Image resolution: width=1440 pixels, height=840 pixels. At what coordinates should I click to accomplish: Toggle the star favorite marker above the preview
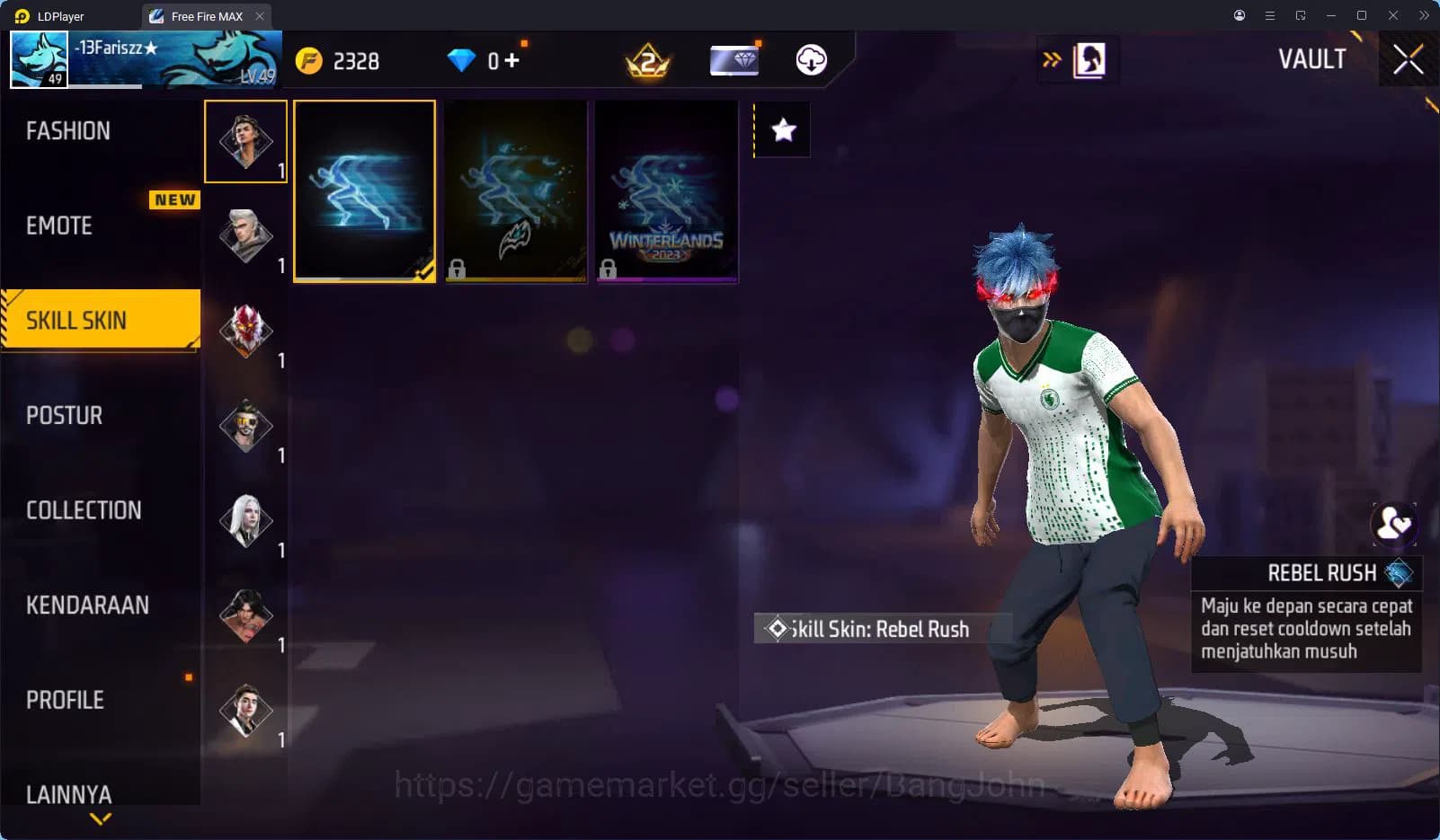click(782, 129)
